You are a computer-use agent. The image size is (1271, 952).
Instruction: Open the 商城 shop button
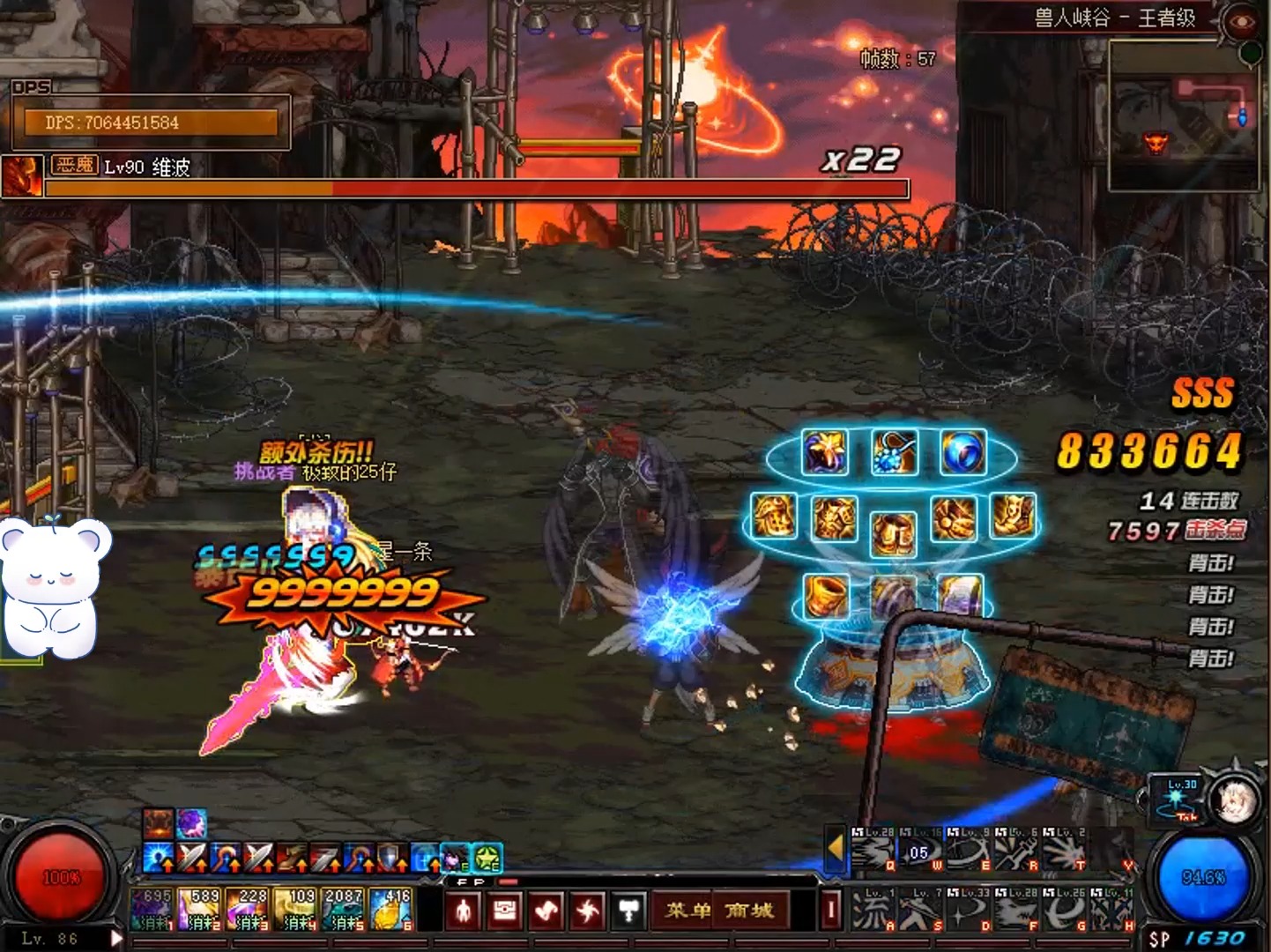750,911
